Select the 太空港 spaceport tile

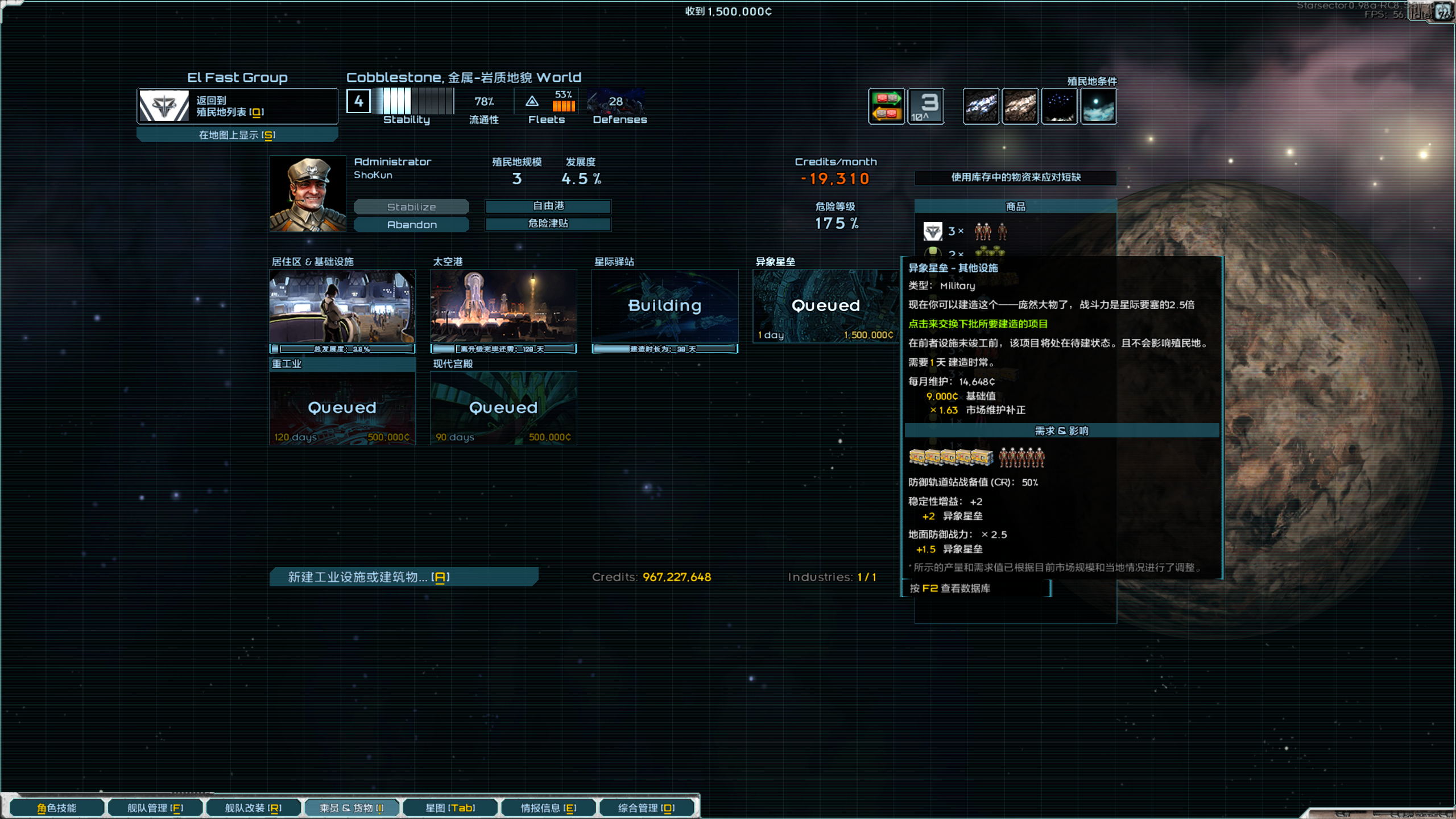(503, 307)
